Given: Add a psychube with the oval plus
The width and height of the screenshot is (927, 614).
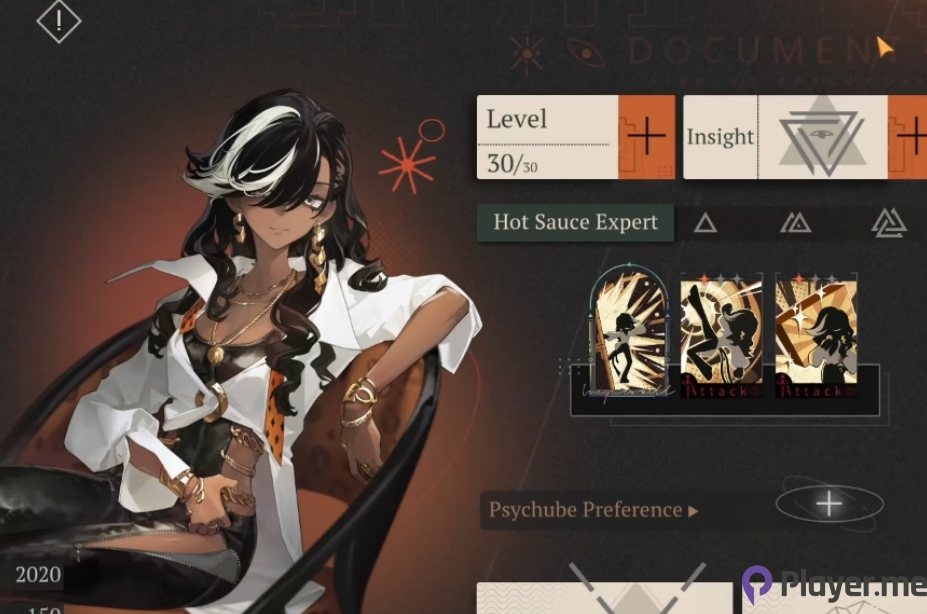Looking at the screenshot, I should click(829, 505).
